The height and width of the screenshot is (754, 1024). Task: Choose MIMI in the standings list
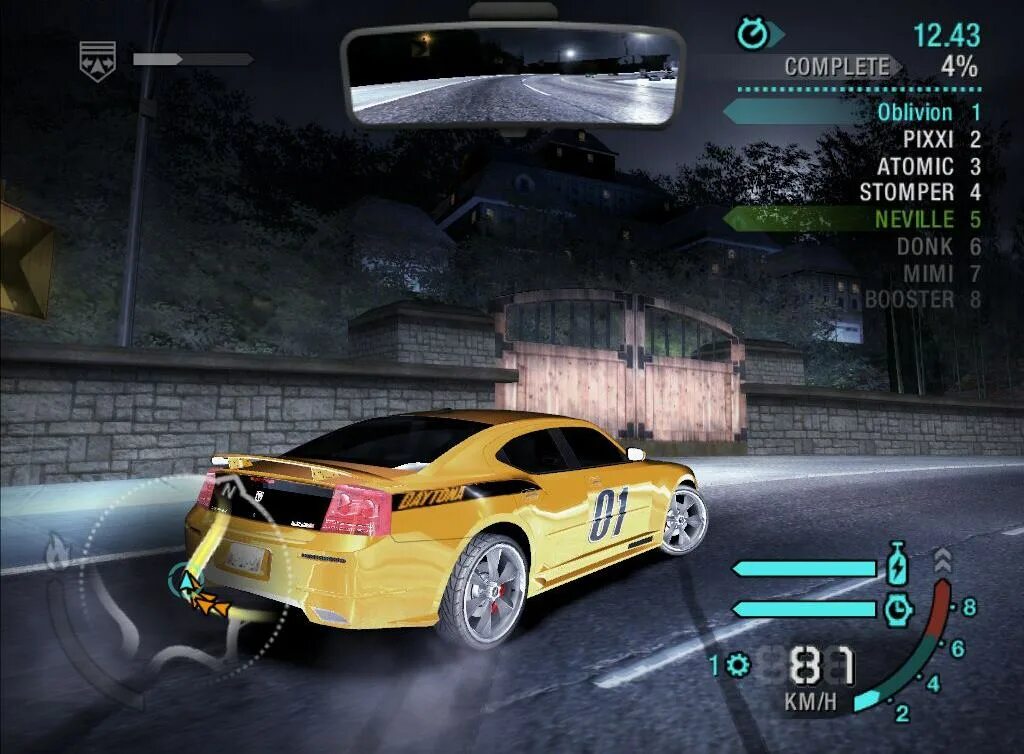pyautogui.click(x=929, y=272)
